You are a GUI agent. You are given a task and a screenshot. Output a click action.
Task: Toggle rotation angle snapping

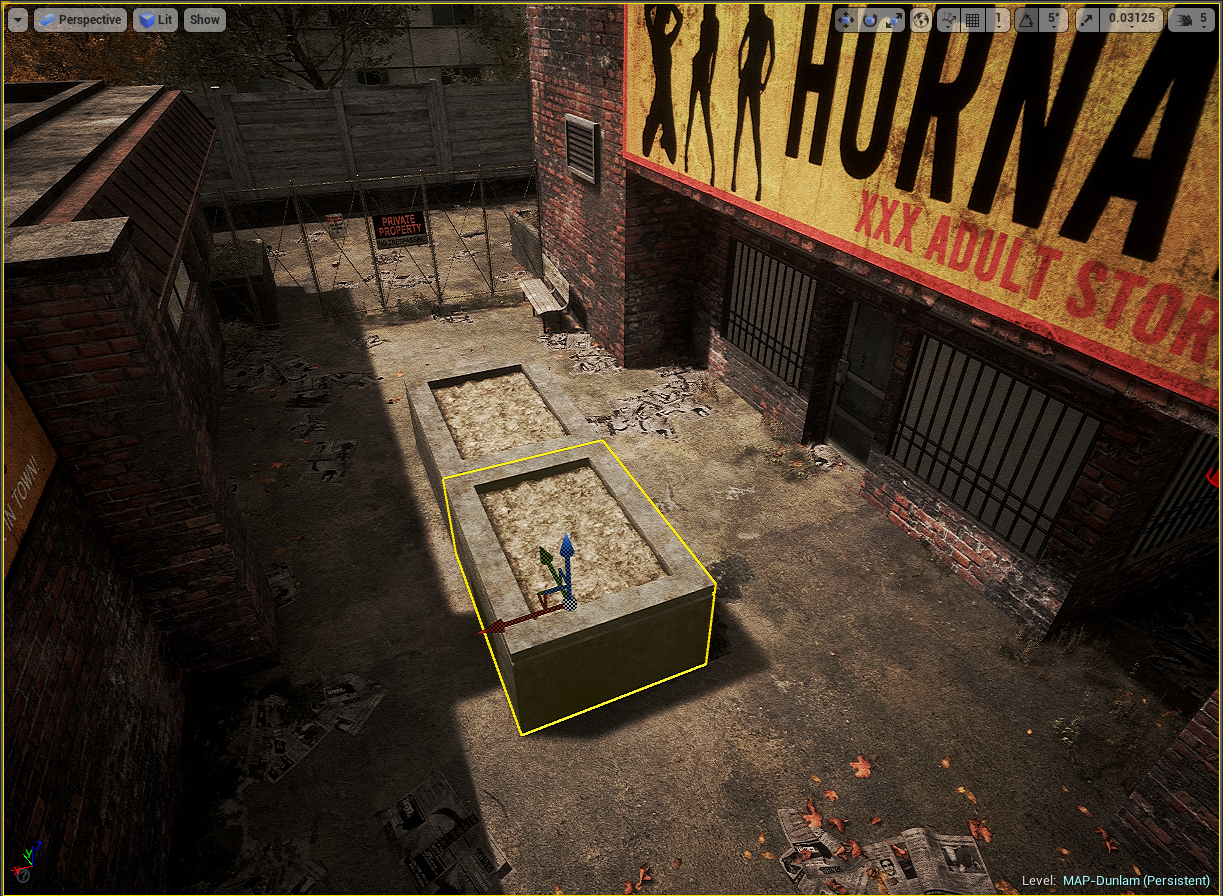pos(1026,19)
